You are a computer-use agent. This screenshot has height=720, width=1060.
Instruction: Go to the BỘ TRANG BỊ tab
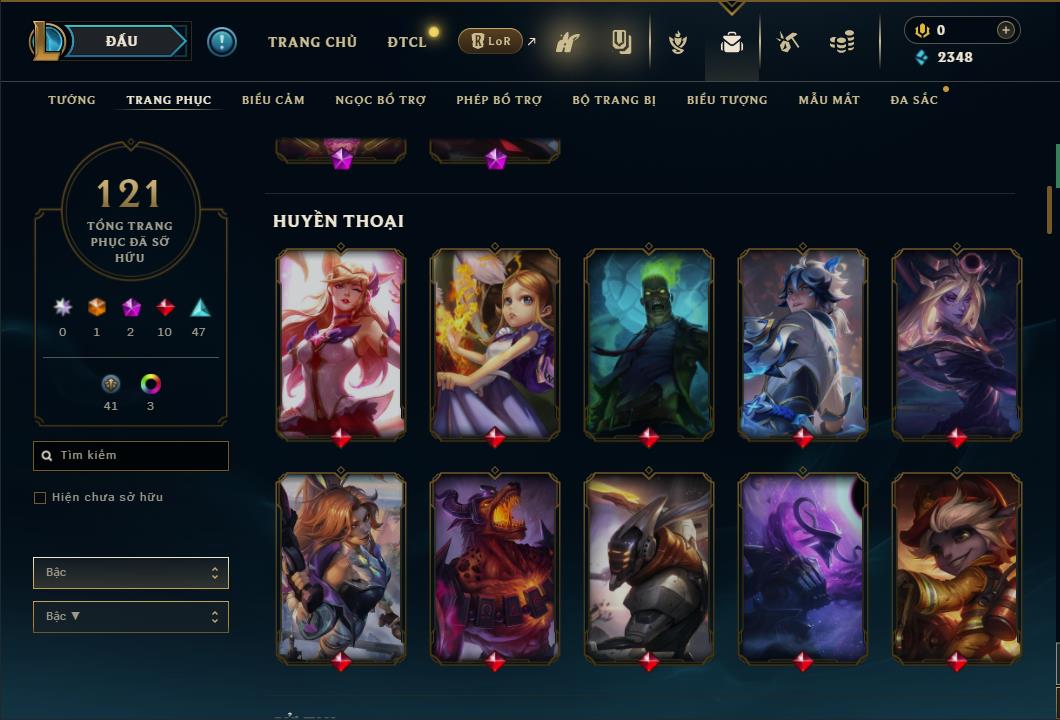(x=614, y=100)
